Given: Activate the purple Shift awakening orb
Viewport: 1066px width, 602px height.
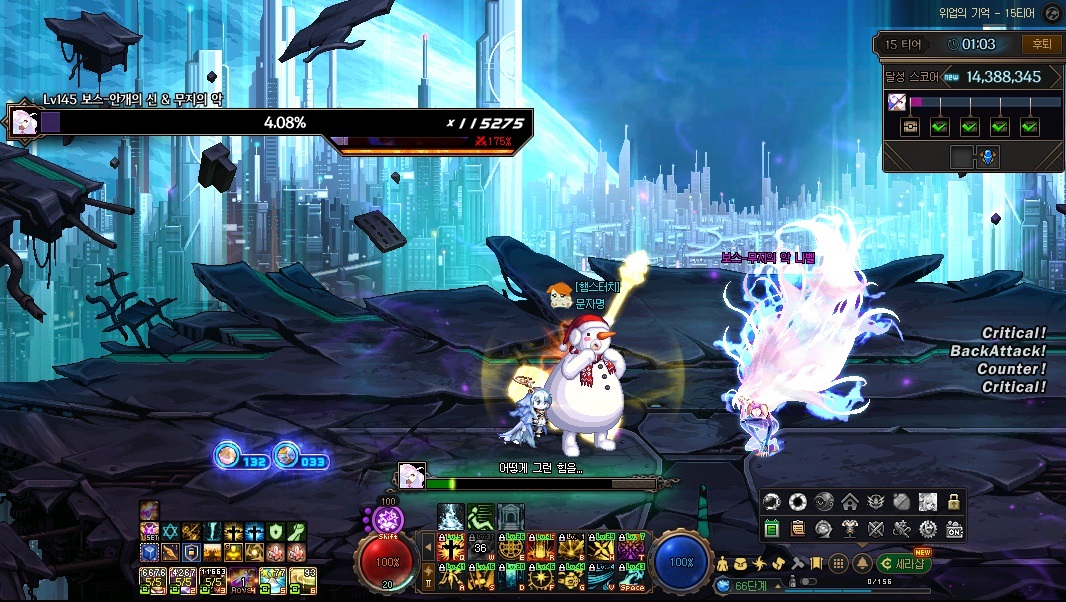Looking at the screenshot, I should pos(388,520).
